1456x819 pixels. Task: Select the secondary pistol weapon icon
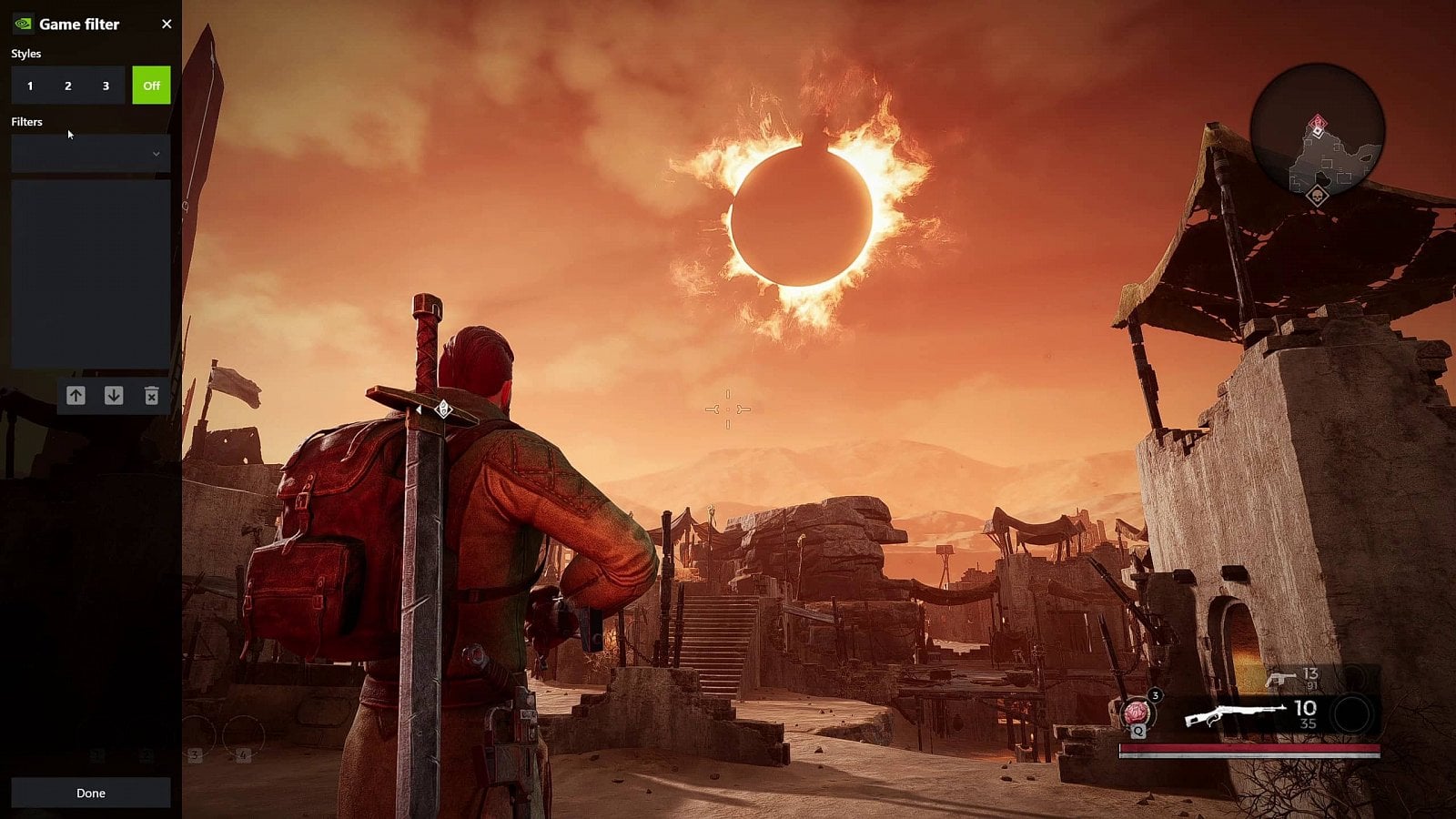pyautogui.click(x=1281, y=679)
